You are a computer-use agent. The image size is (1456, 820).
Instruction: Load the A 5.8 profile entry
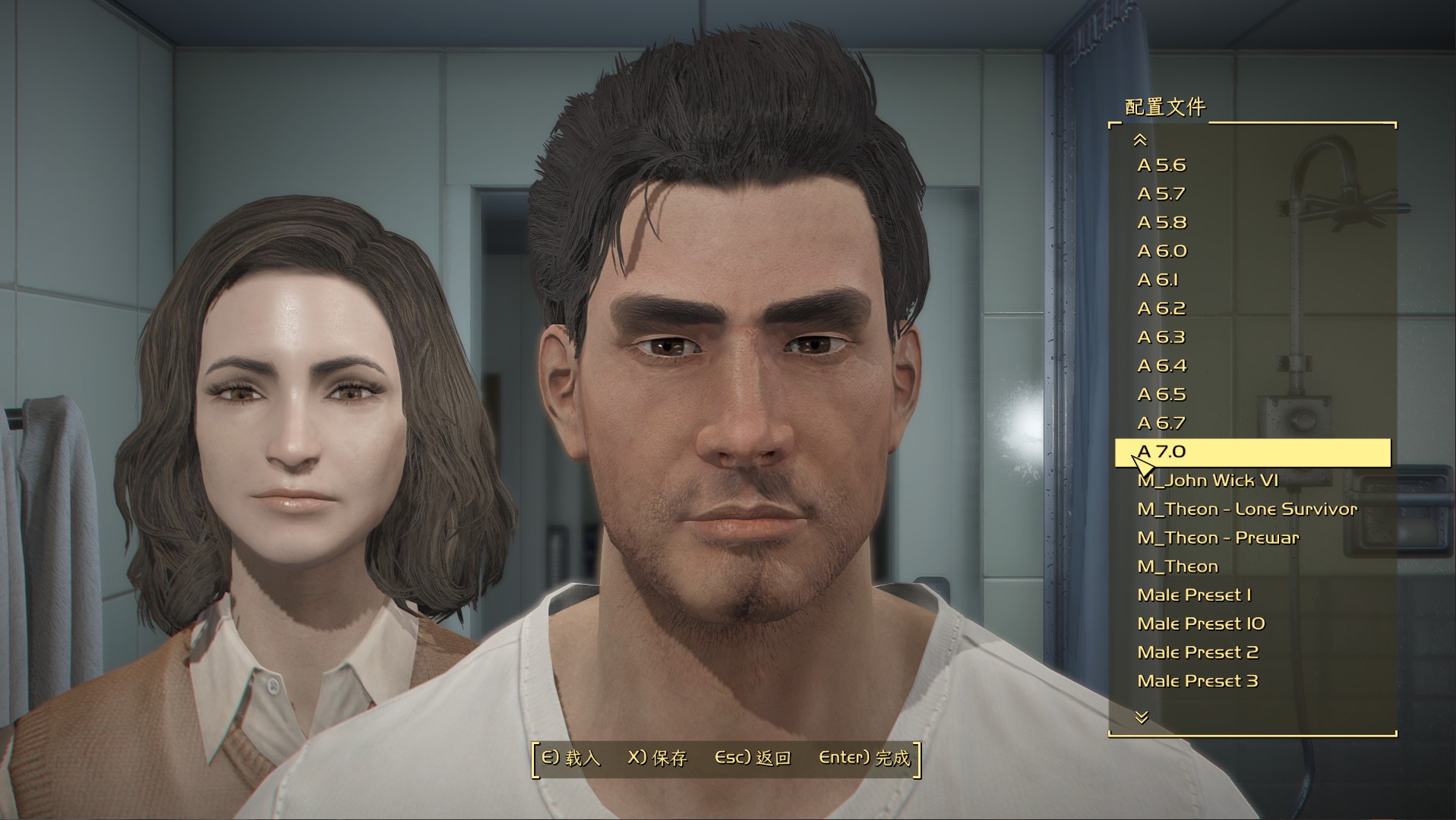(1161, 223)
